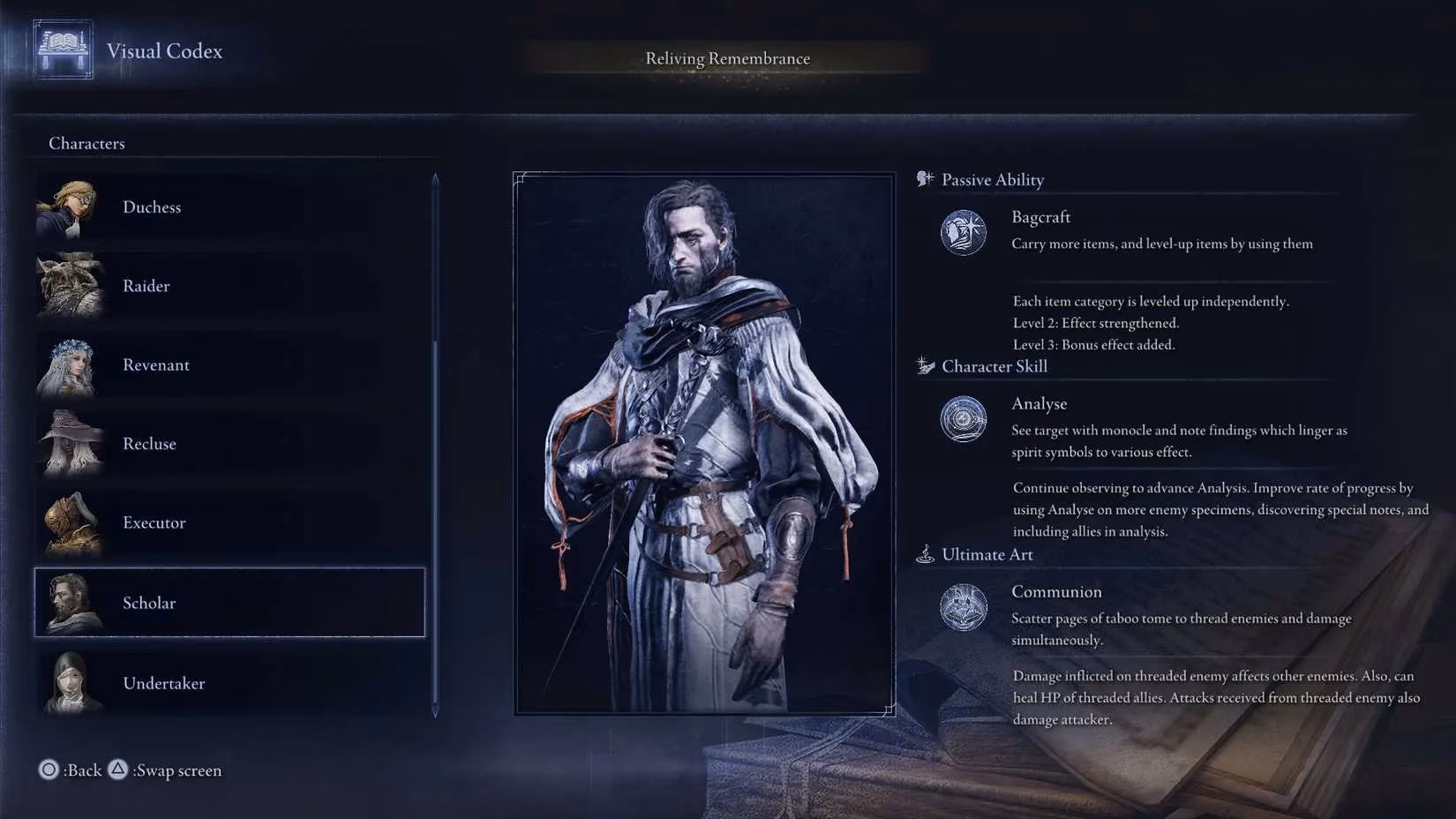Click the Visual Codex book icon
The width and height of the screenshot is (1456, 819).
pos(63,49)
